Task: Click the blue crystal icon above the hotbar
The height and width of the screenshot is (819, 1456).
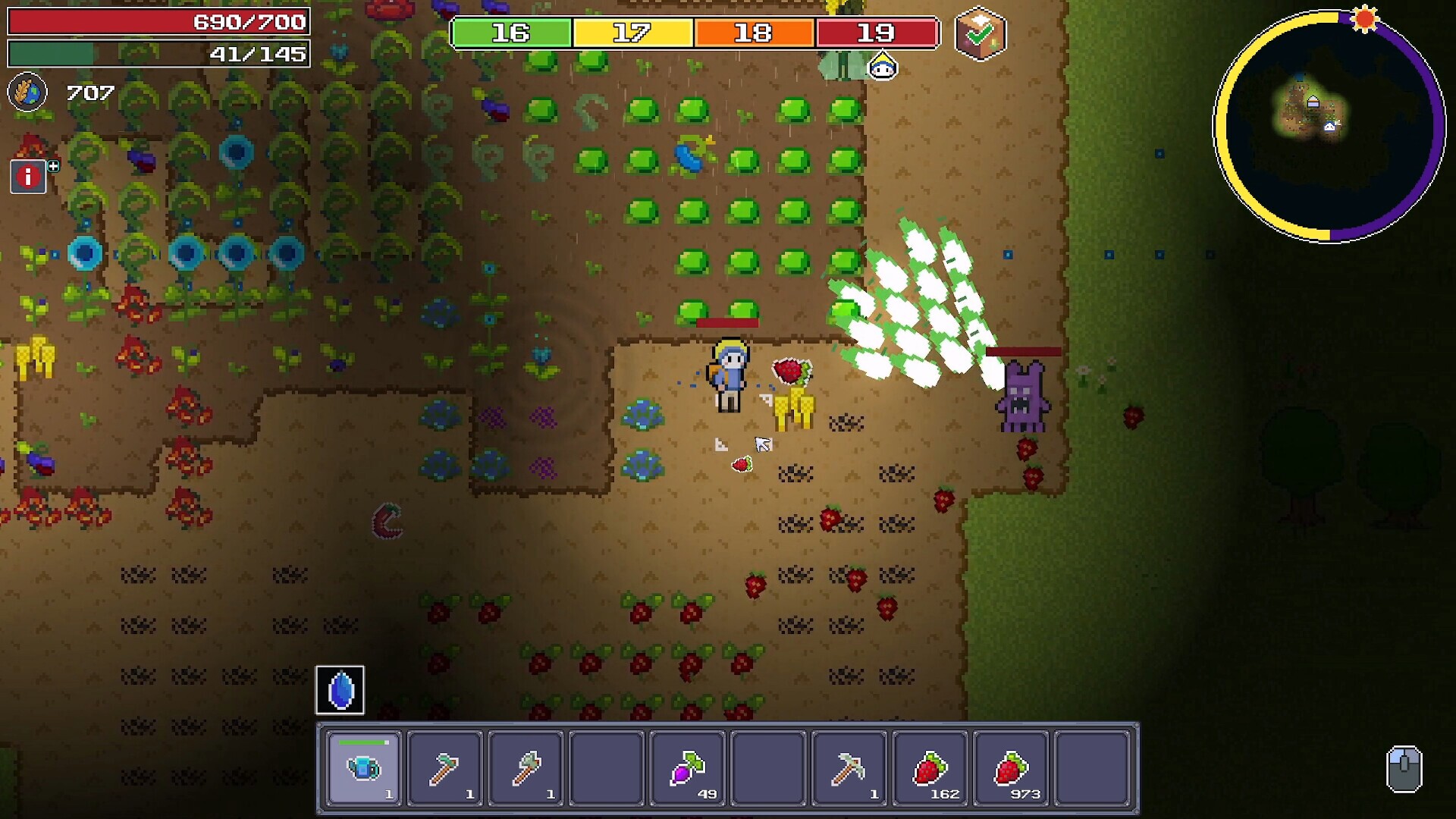Action: (340, 690)
